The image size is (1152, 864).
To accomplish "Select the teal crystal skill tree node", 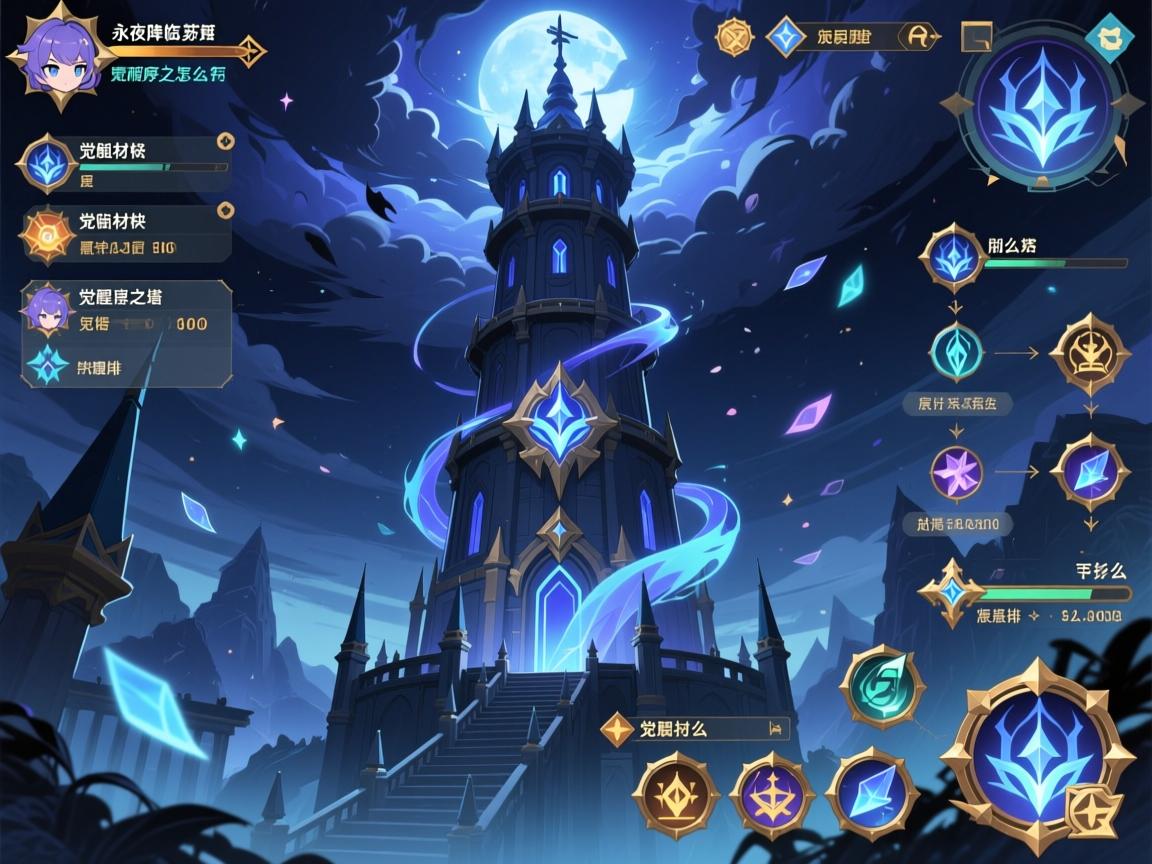I will pos(957,352).
